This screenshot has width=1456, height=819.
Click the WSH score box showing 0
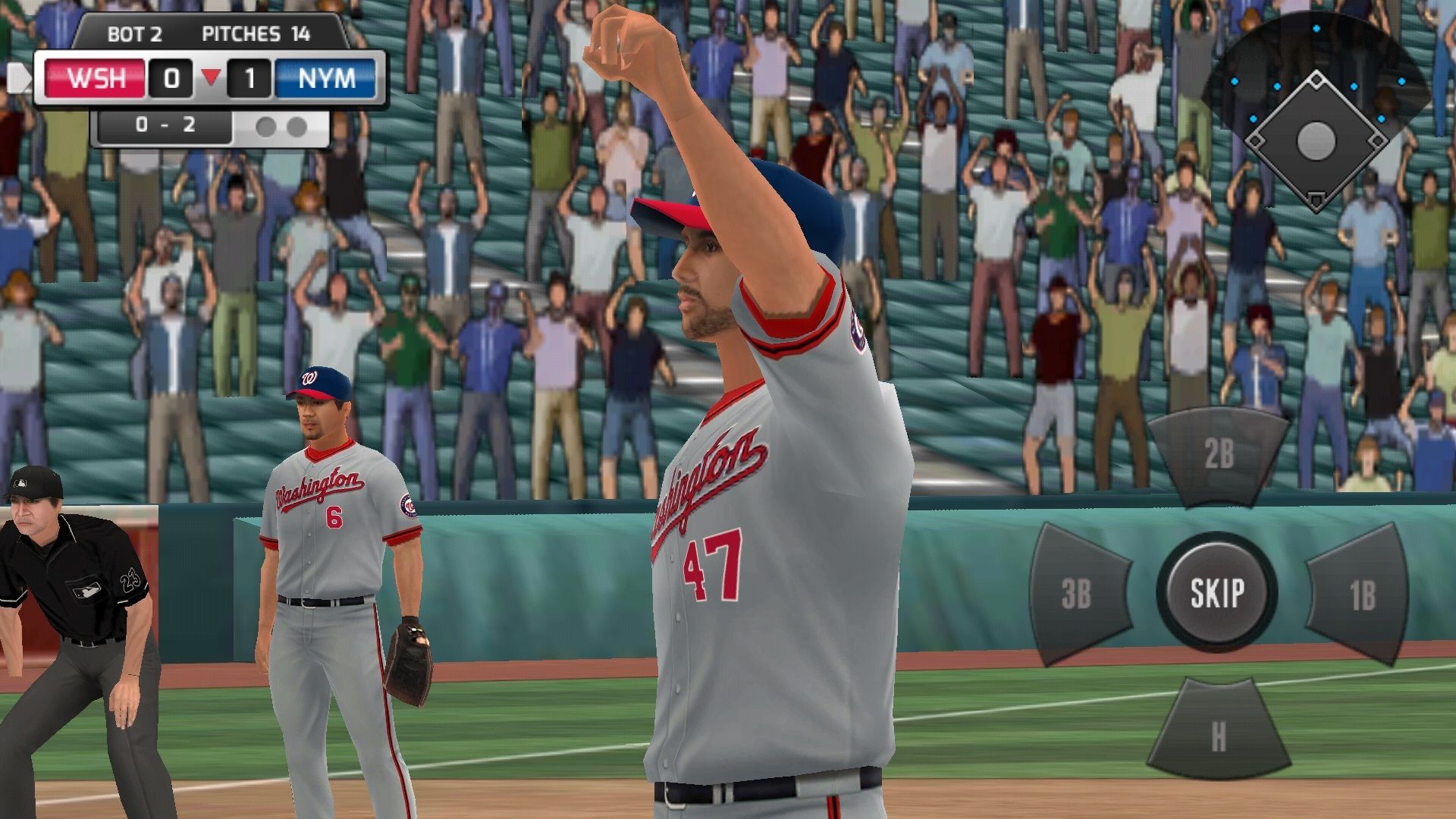pos(171,77)
